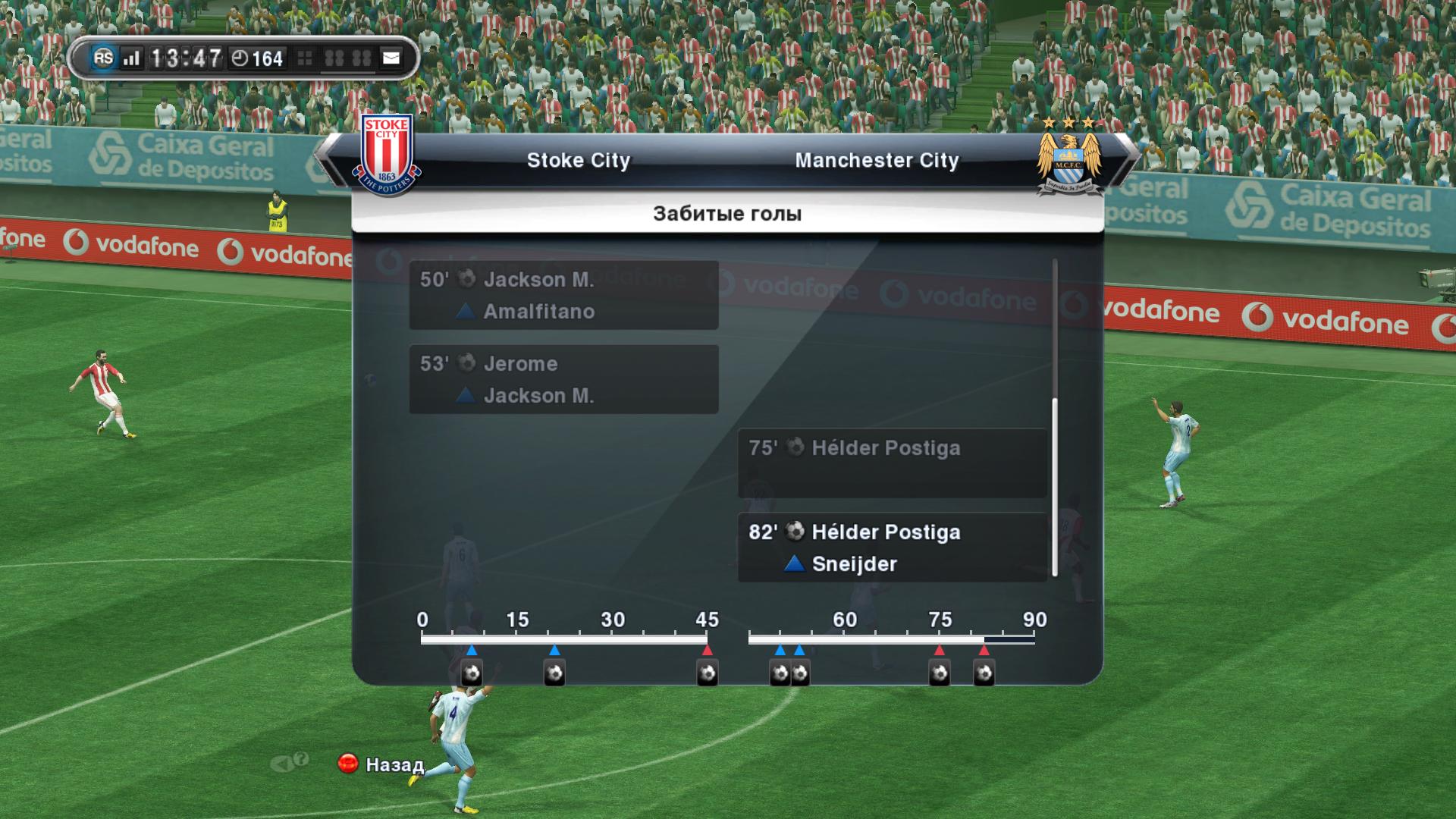Click the RS badge in the status bar
Viewport: 1456px width, 819px height.
pyautogui.click(x=103, y=58)
